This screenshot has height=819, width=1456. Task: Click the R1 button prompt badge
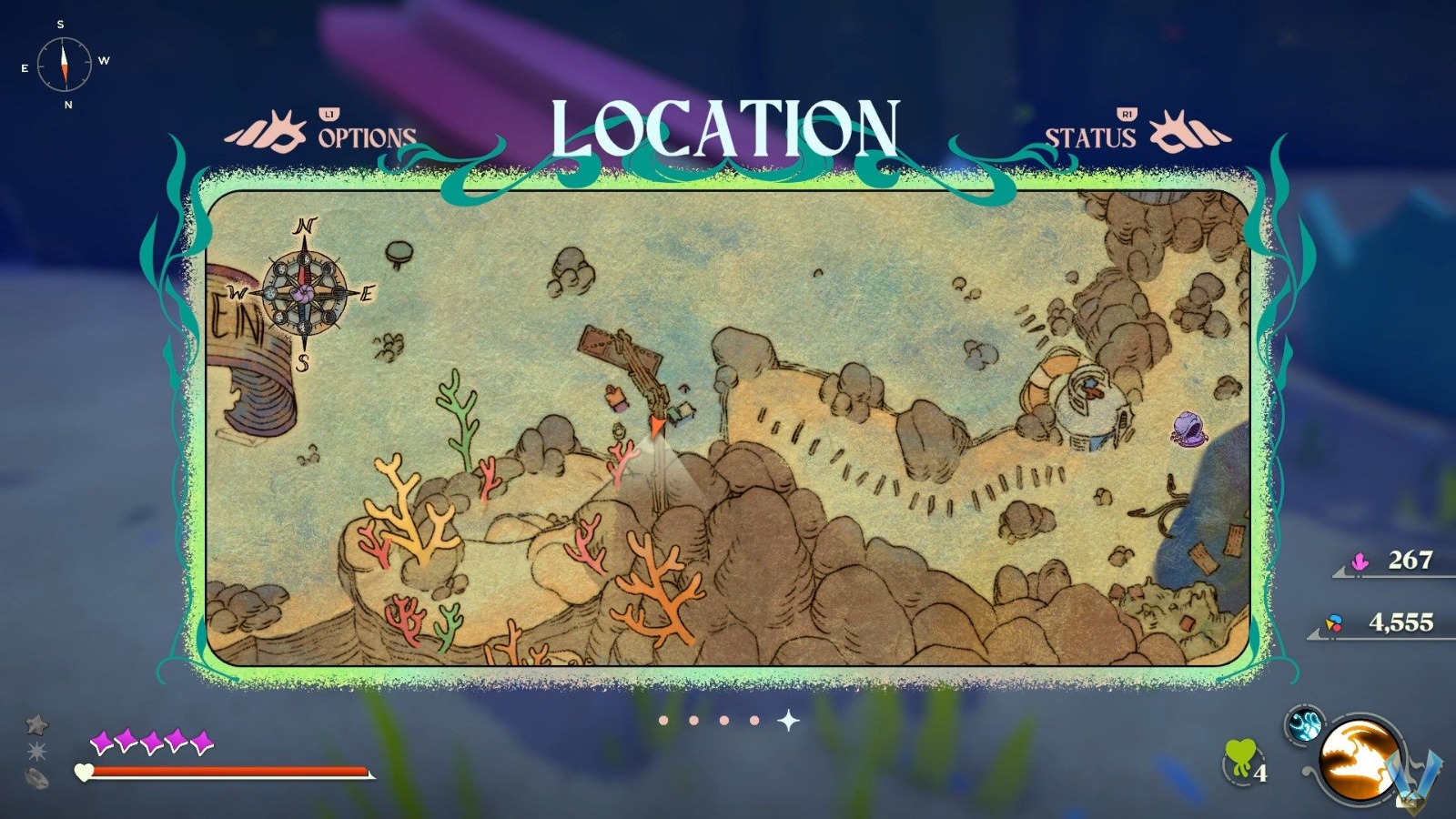[x=1126, y=115]
